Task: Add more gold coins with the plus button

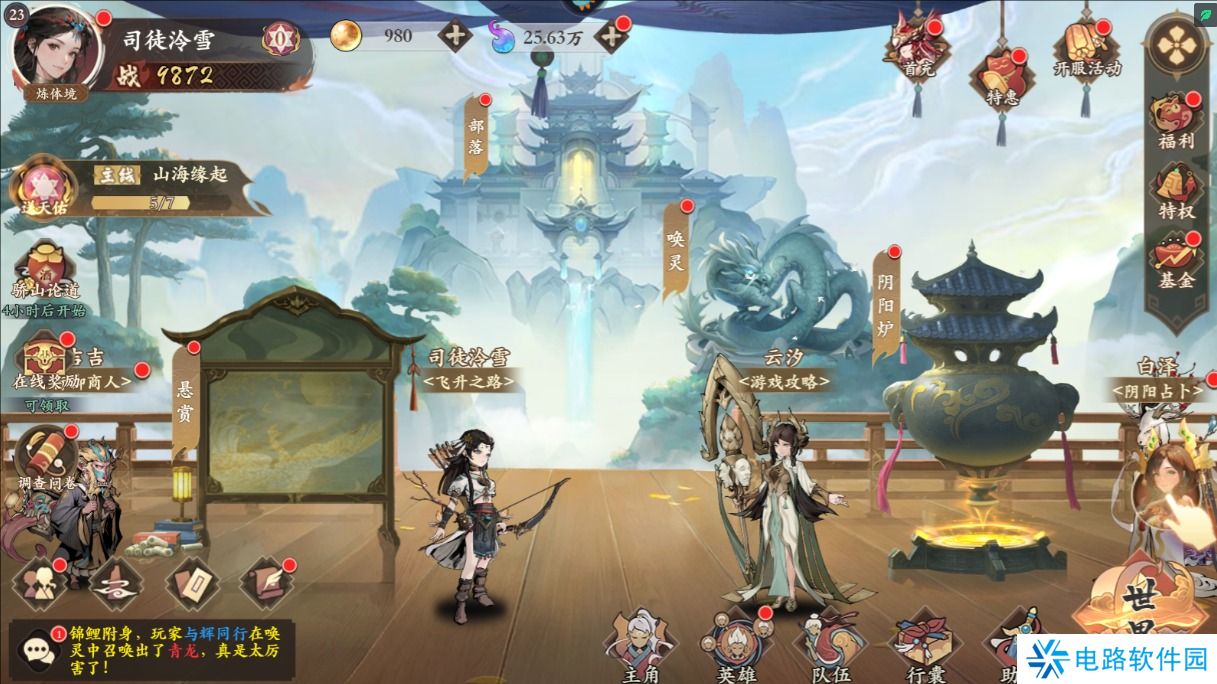Action: click(x=455, y=36)
